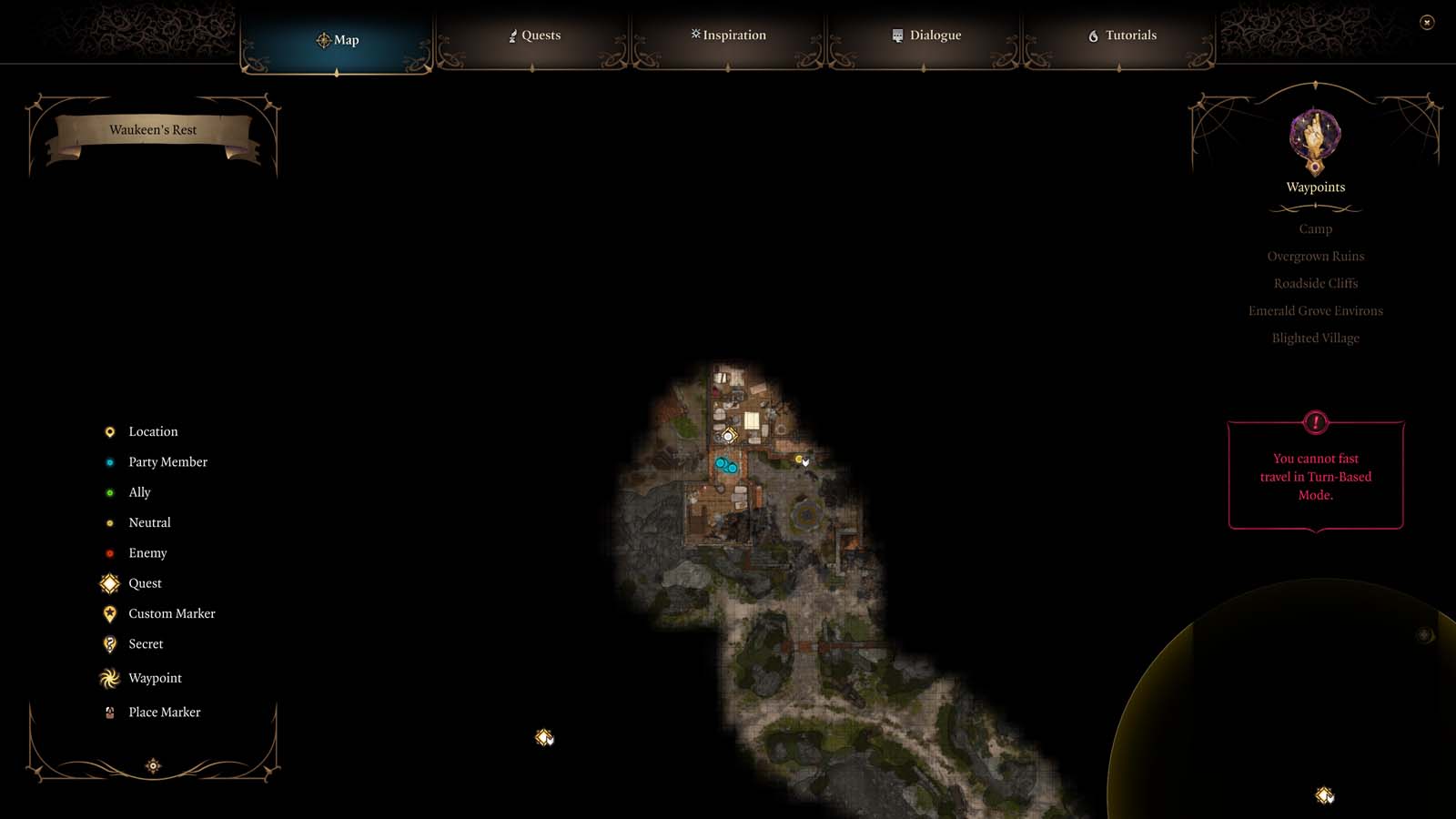1456x819 pixels.
Task: Click the Enemy red dot legend entry
Action: click(x=110, y=552)
